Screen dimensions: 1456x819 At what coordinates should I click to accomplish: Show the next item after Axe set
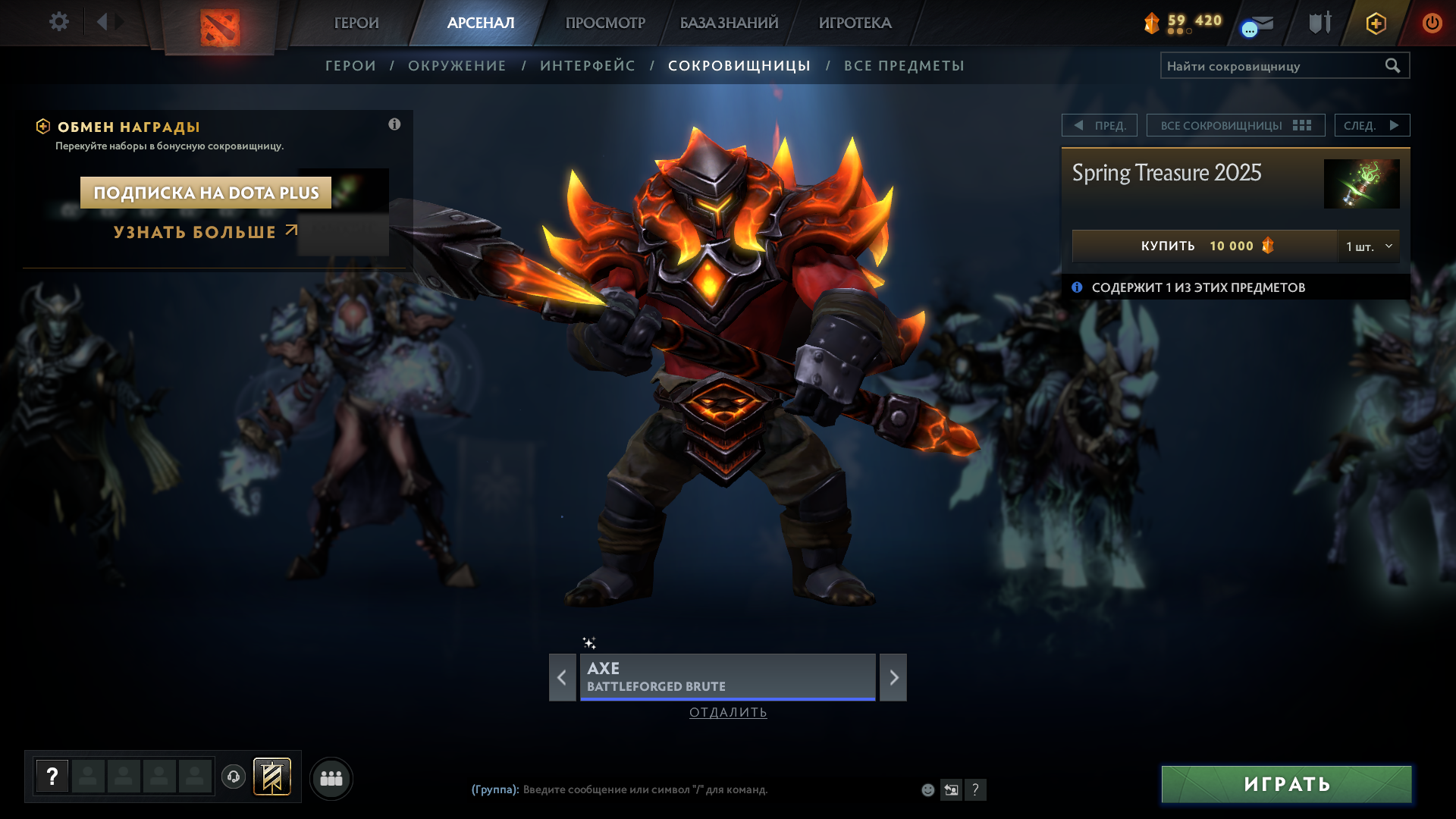pos(893,677)
